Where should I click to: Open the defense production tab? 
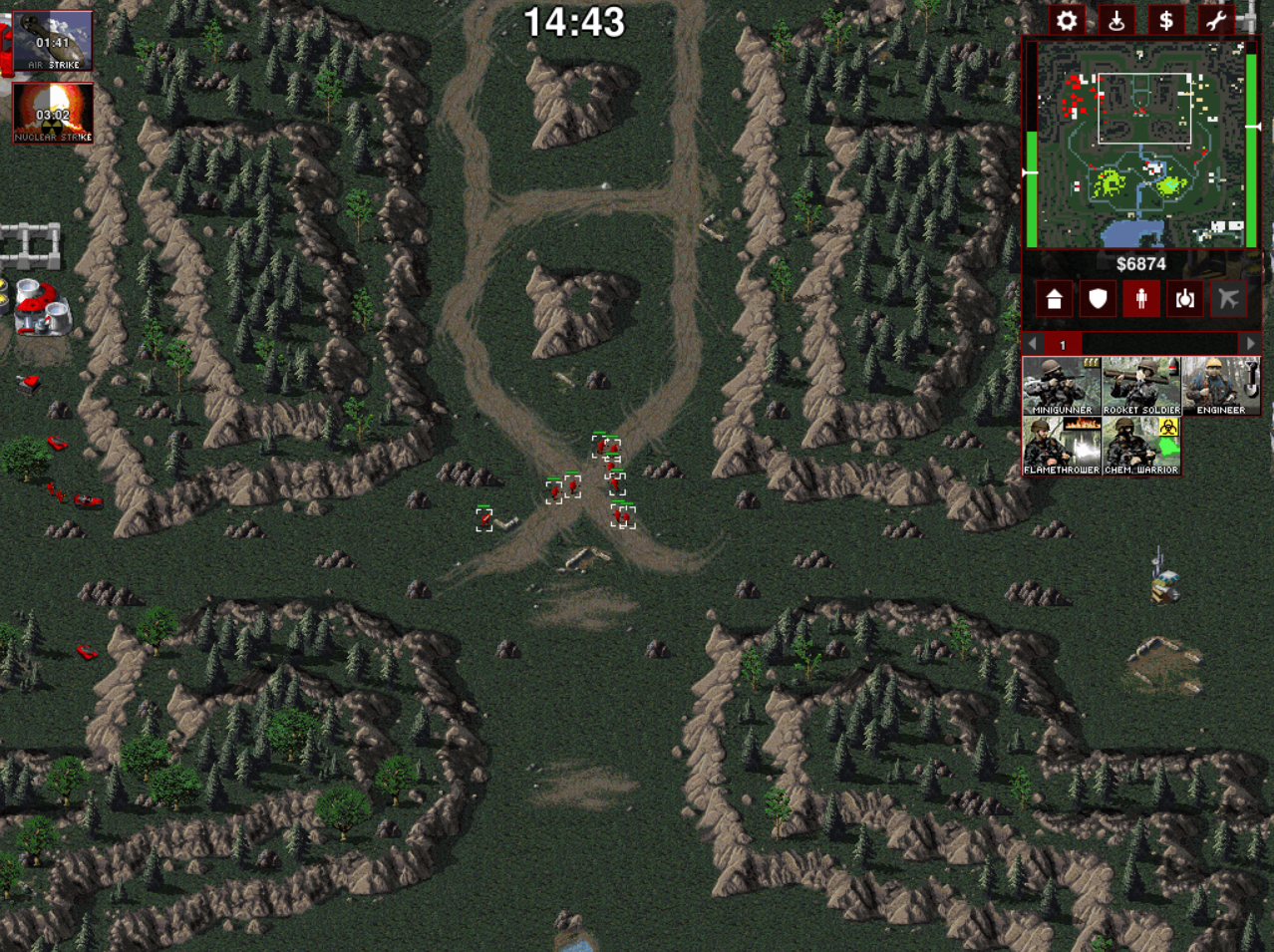1098,299
